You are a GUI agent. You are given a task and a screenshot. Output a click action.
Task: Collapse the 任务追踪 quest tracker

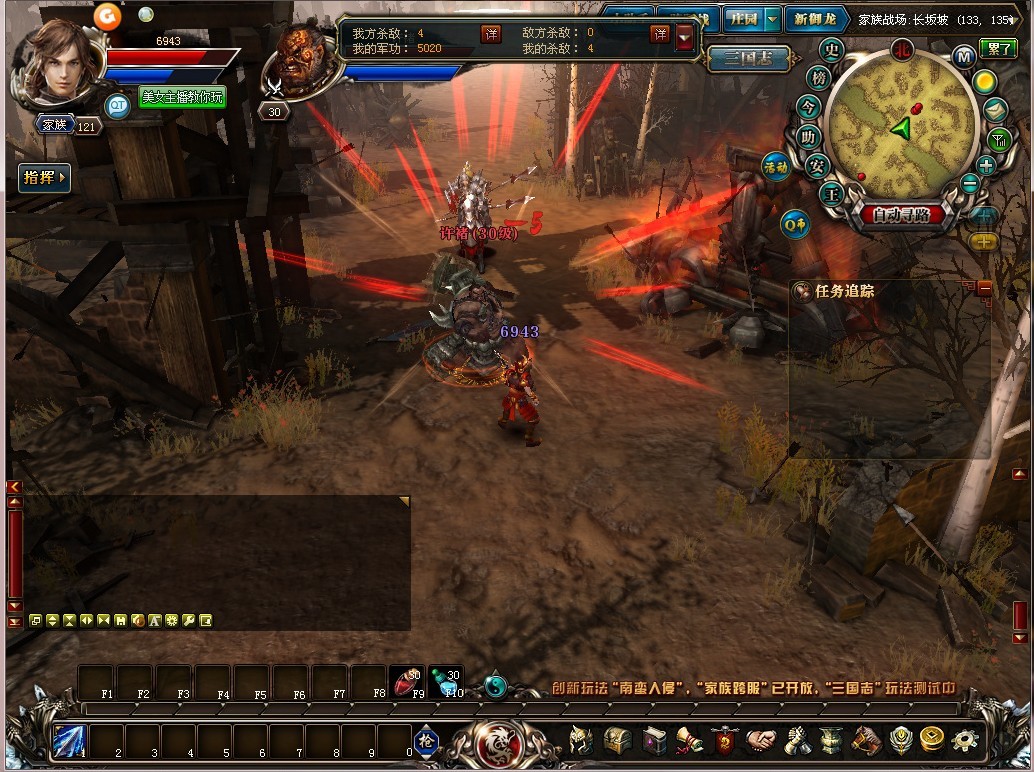(985, 288)
